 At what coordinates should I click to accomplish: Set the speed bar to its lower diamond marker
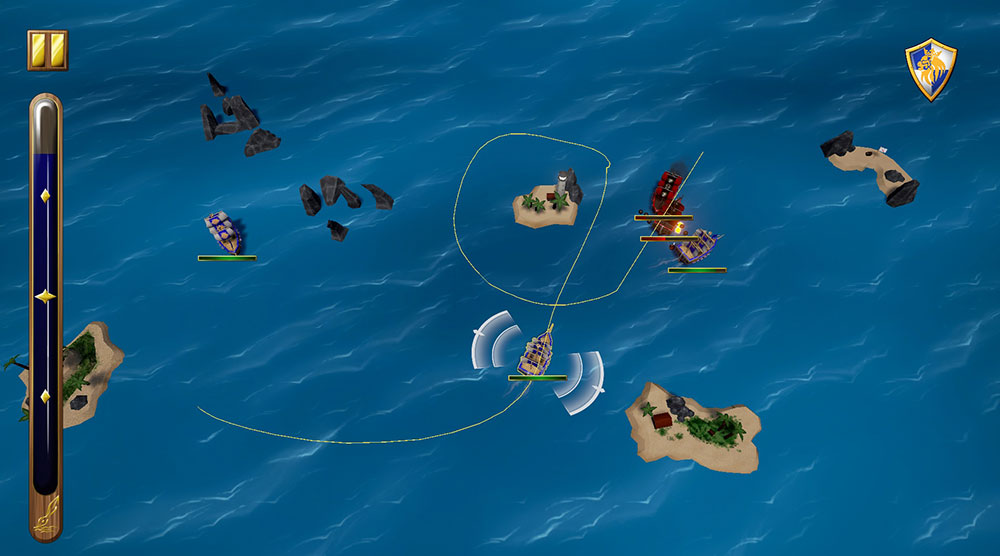pos(45,397)
